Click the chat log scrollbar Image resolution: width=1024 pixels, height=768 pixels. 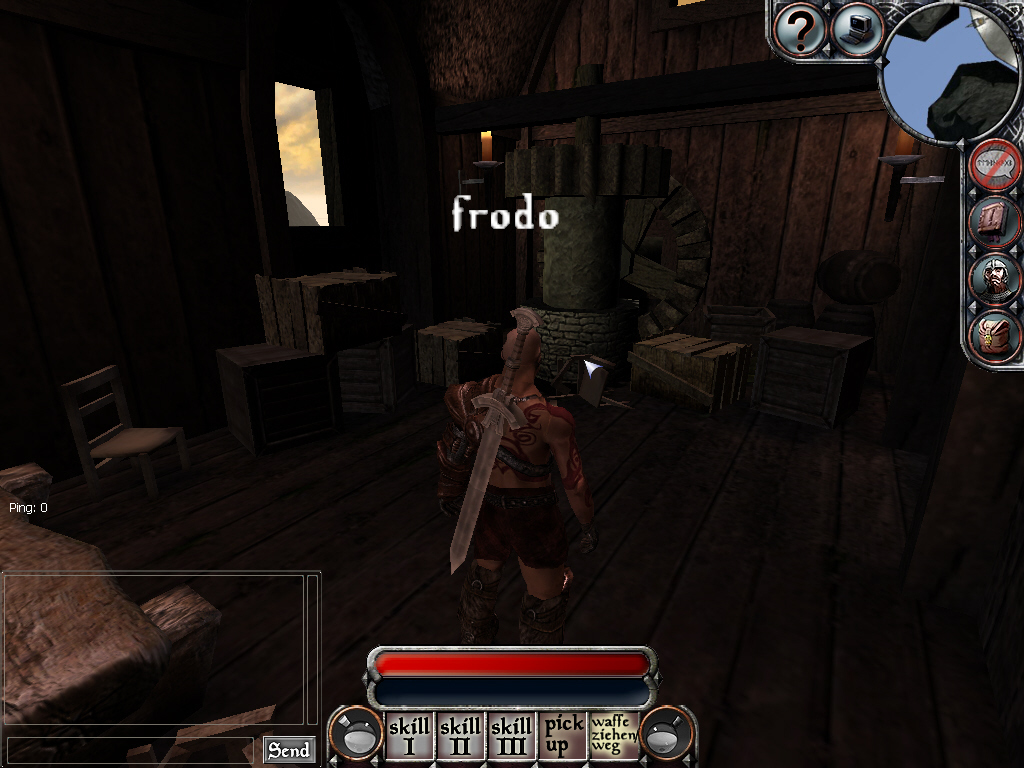click(x=313, y=650)
